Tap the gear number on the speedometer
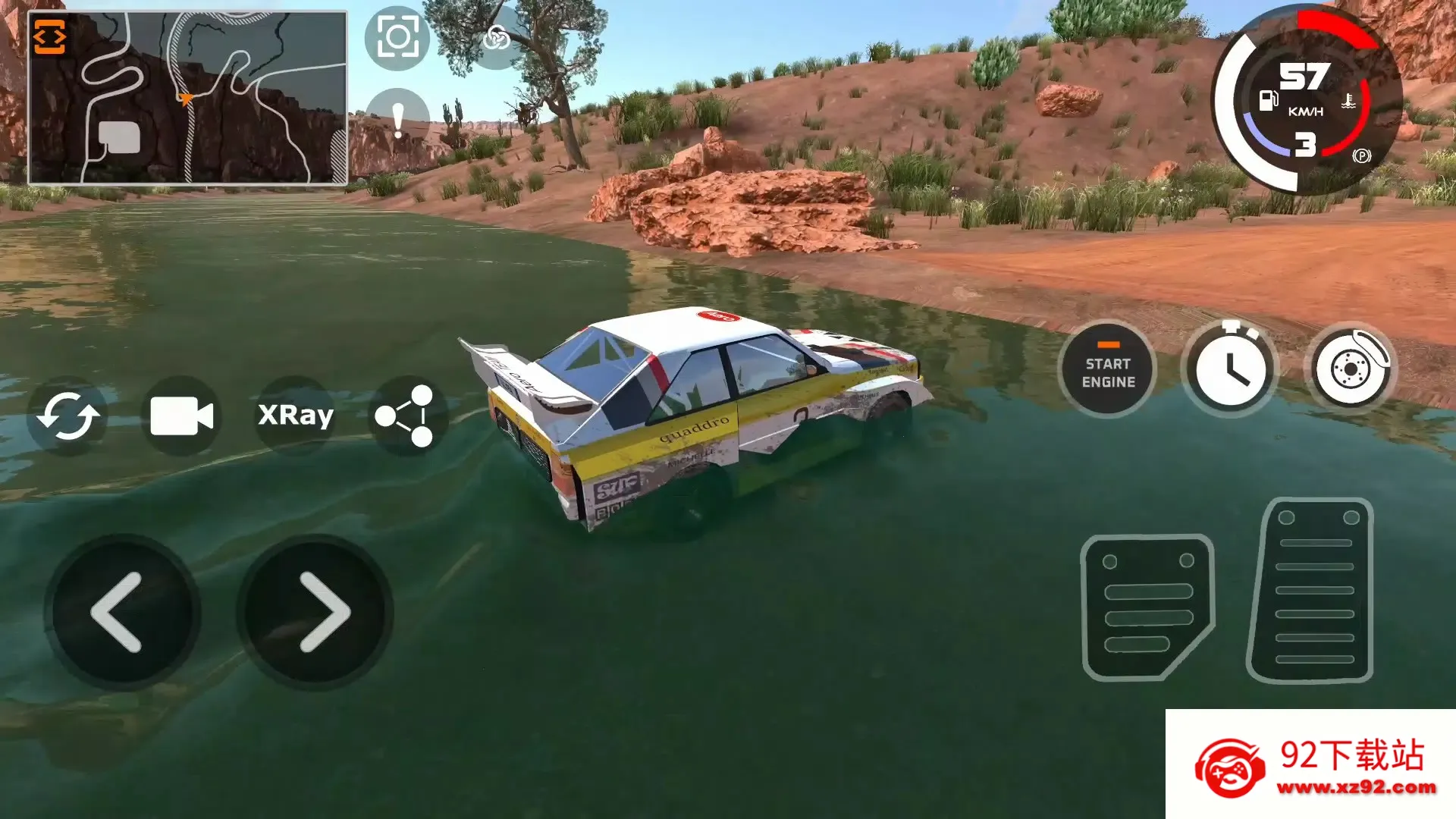This screenshot has height=819, width=1456. 1305,144
